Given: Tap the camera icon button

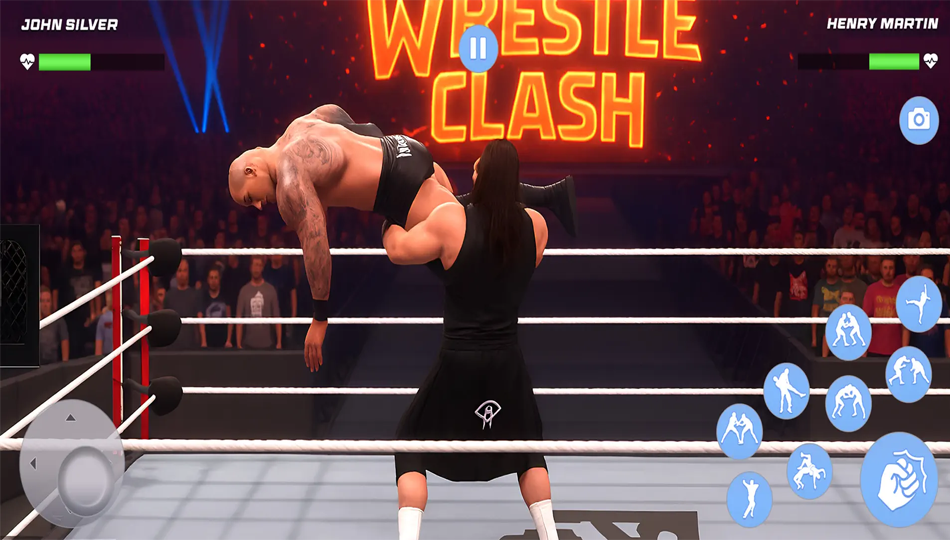Looking at the screenshot, I should pyautogui.click(x=918, y=121).
